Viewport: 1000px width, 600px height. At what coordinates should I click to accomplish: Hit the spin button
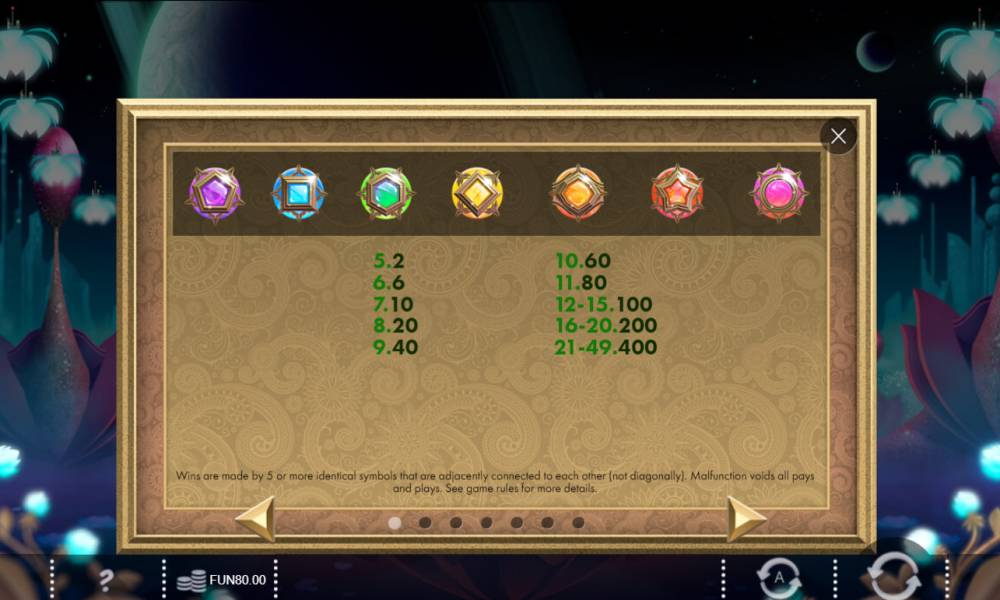(892, 577)
